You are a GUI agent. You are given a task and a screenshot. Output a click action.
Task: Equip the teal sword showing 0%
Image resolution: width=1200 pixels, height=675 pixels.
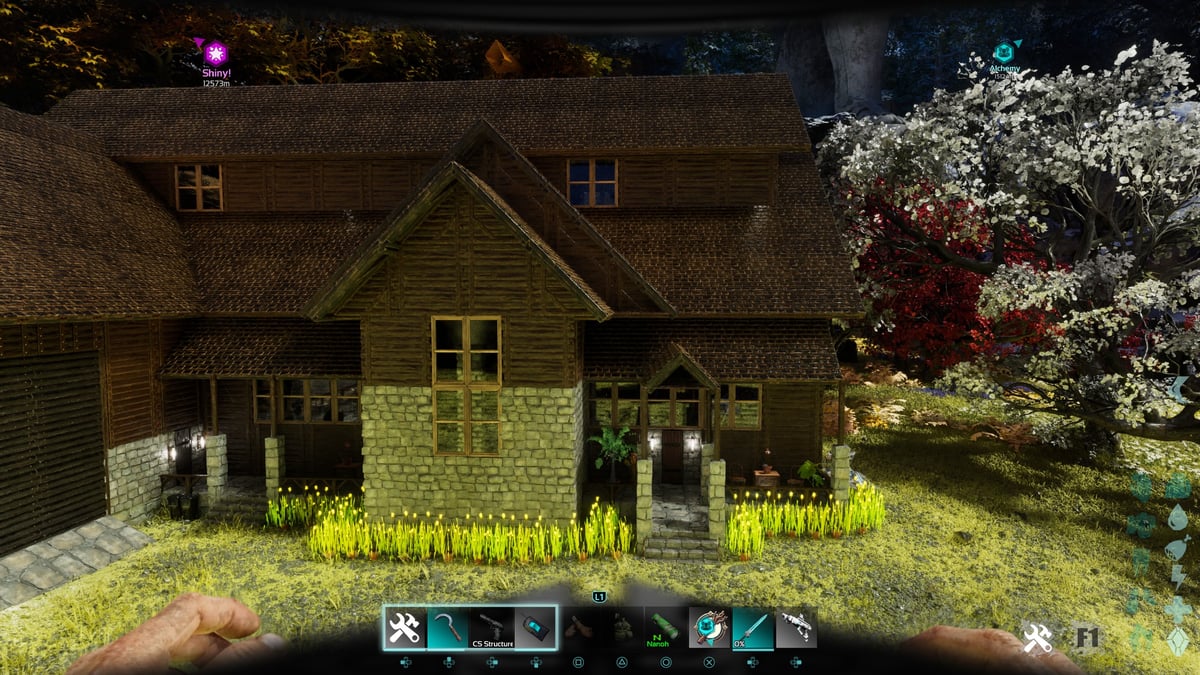(752, 628)
